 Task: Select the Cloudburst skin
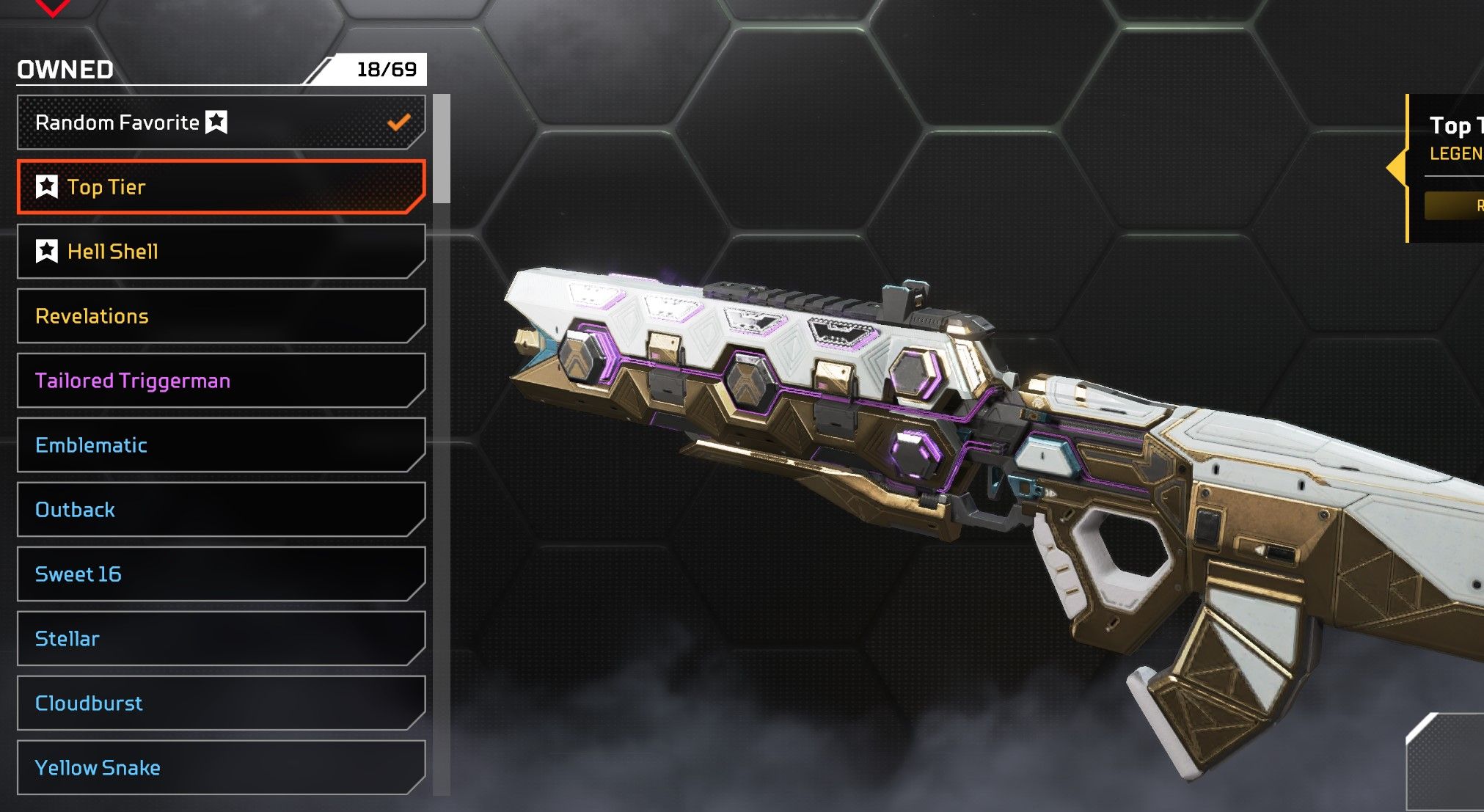click(x=220, y=703)
